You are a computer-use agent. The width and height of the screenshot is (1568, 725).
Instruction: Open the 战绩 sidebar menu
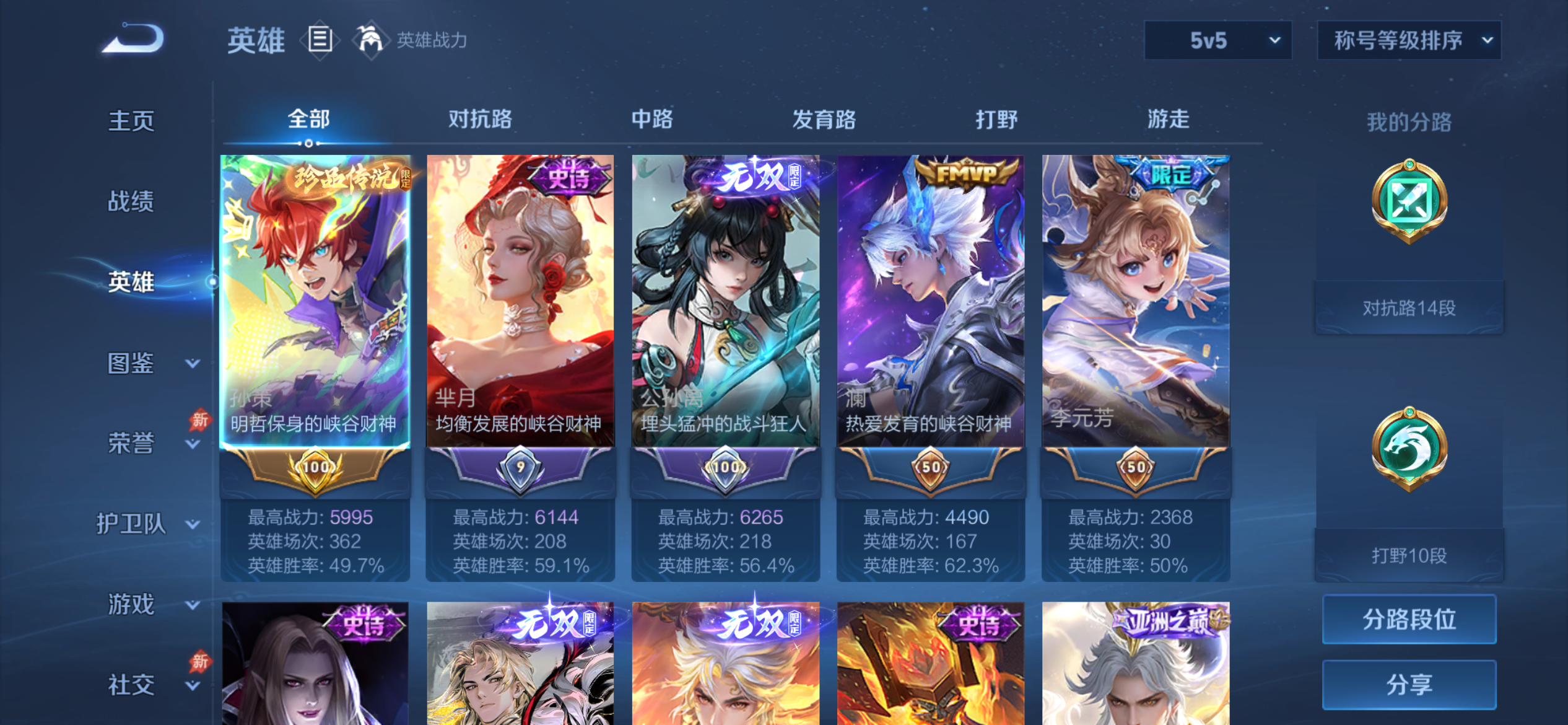pos(131,202)
